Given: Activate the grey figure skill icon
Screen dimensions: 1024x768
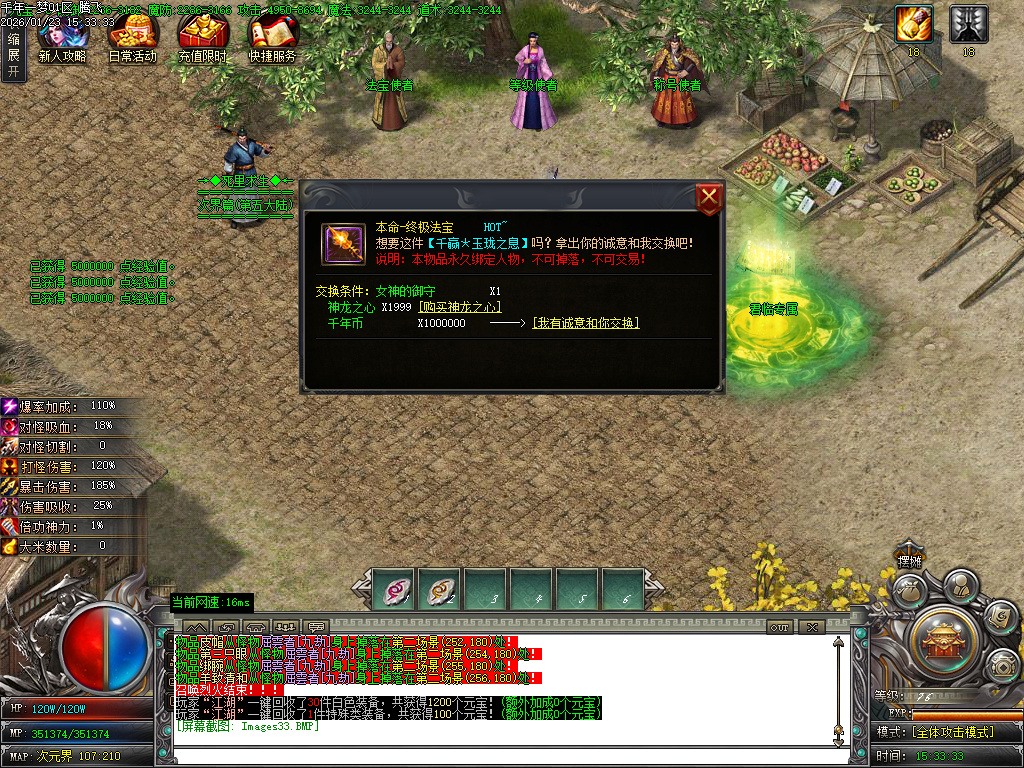Looking at the screenshot, I should click(968, 24).
